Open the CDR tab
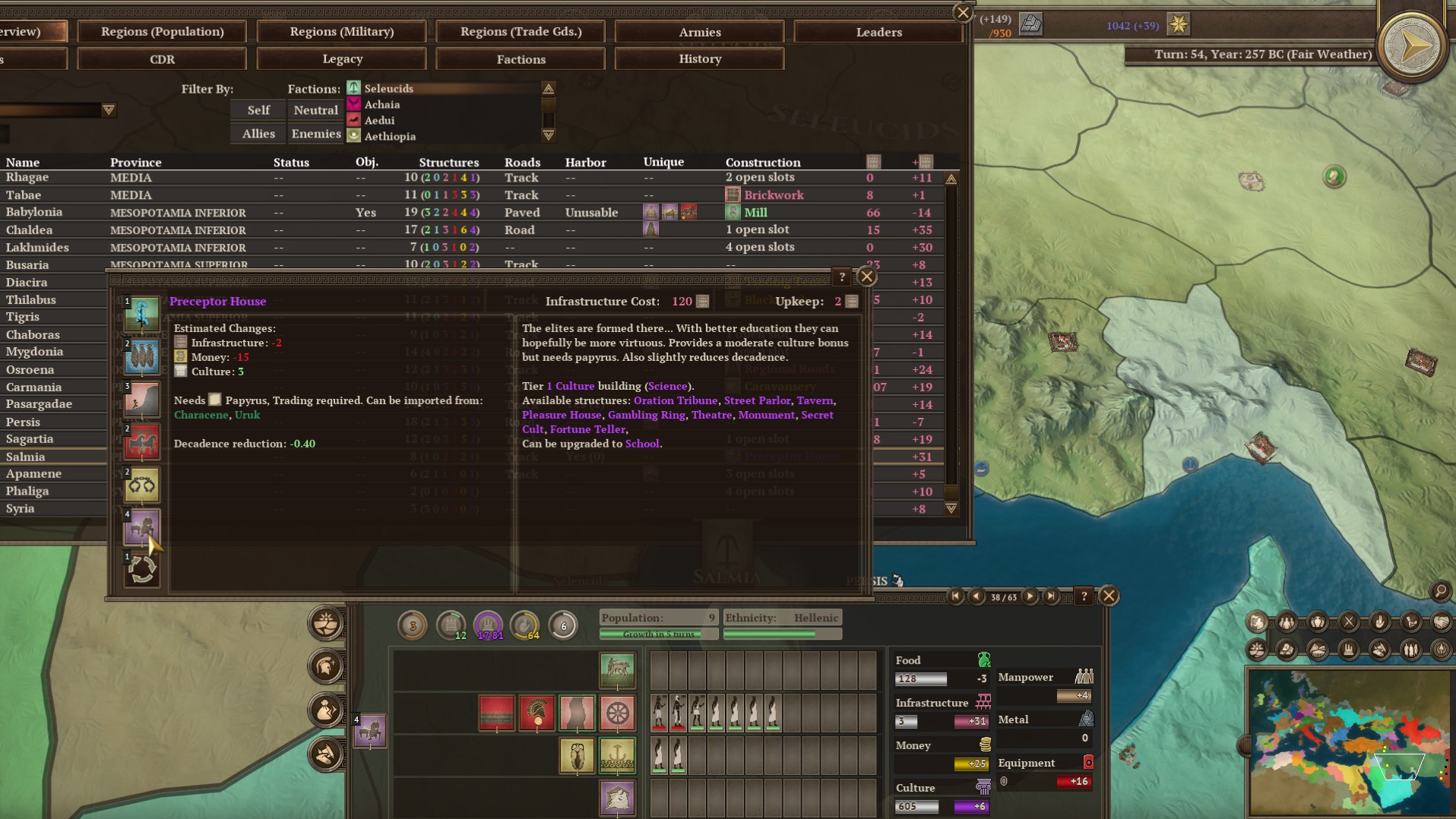The width and height of the screenshot is (1456, 819). pos(162,59)
